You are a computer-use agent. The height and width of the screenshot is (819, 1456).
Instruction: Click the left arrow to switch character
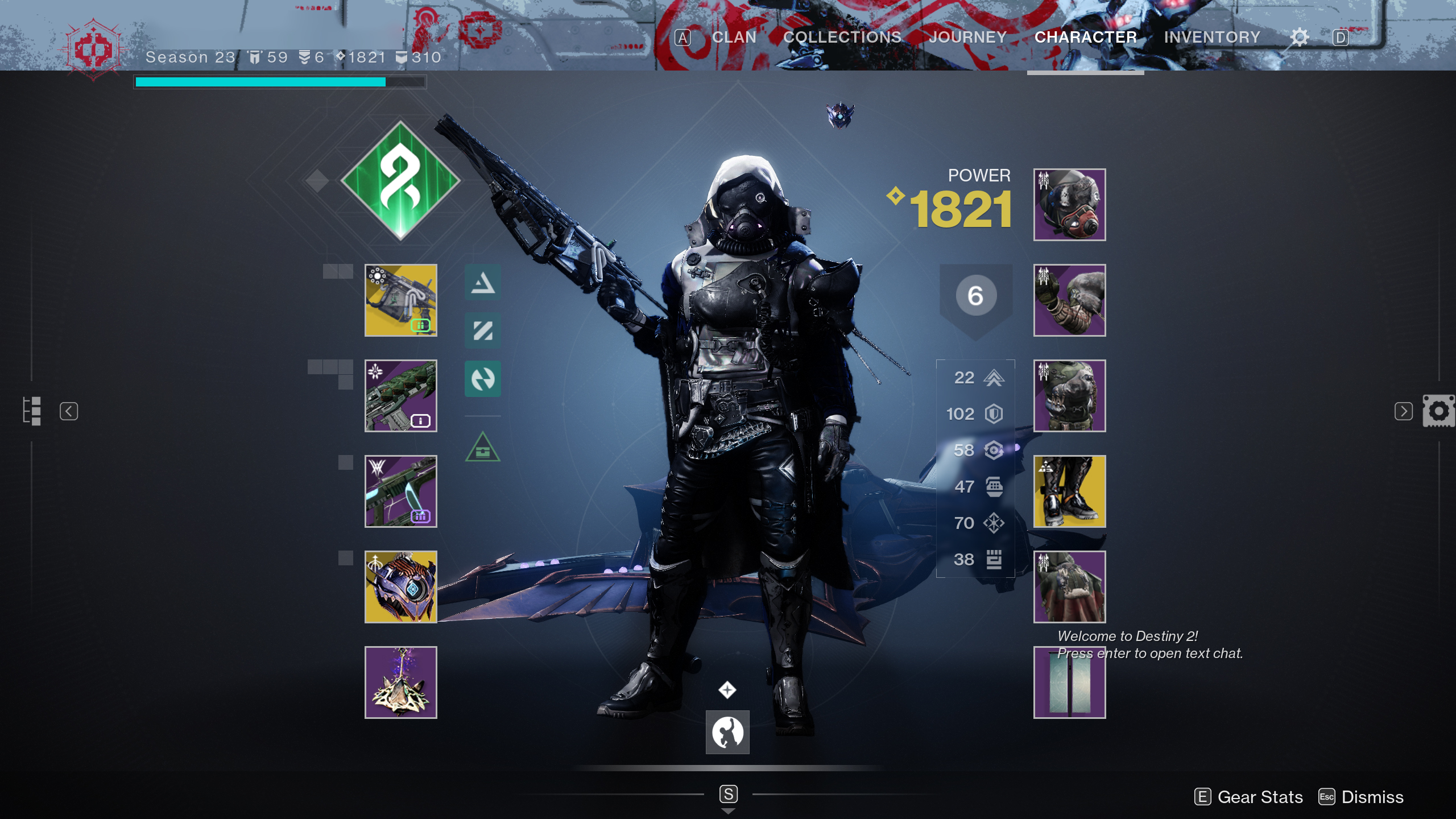(69, 411)
